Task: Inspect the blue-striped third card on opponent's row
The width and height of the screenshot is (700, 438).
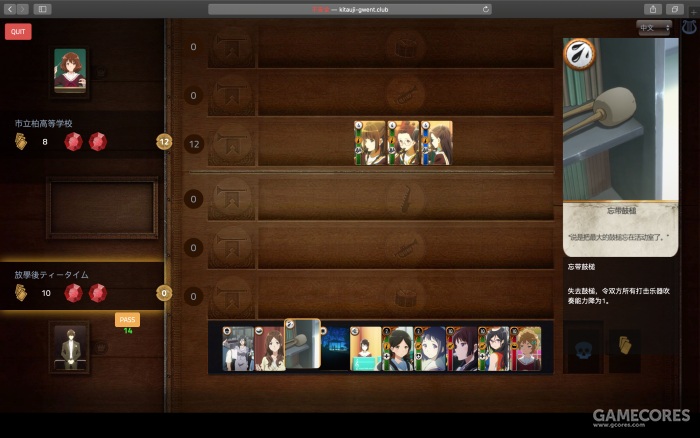Action: click(437, 142)
